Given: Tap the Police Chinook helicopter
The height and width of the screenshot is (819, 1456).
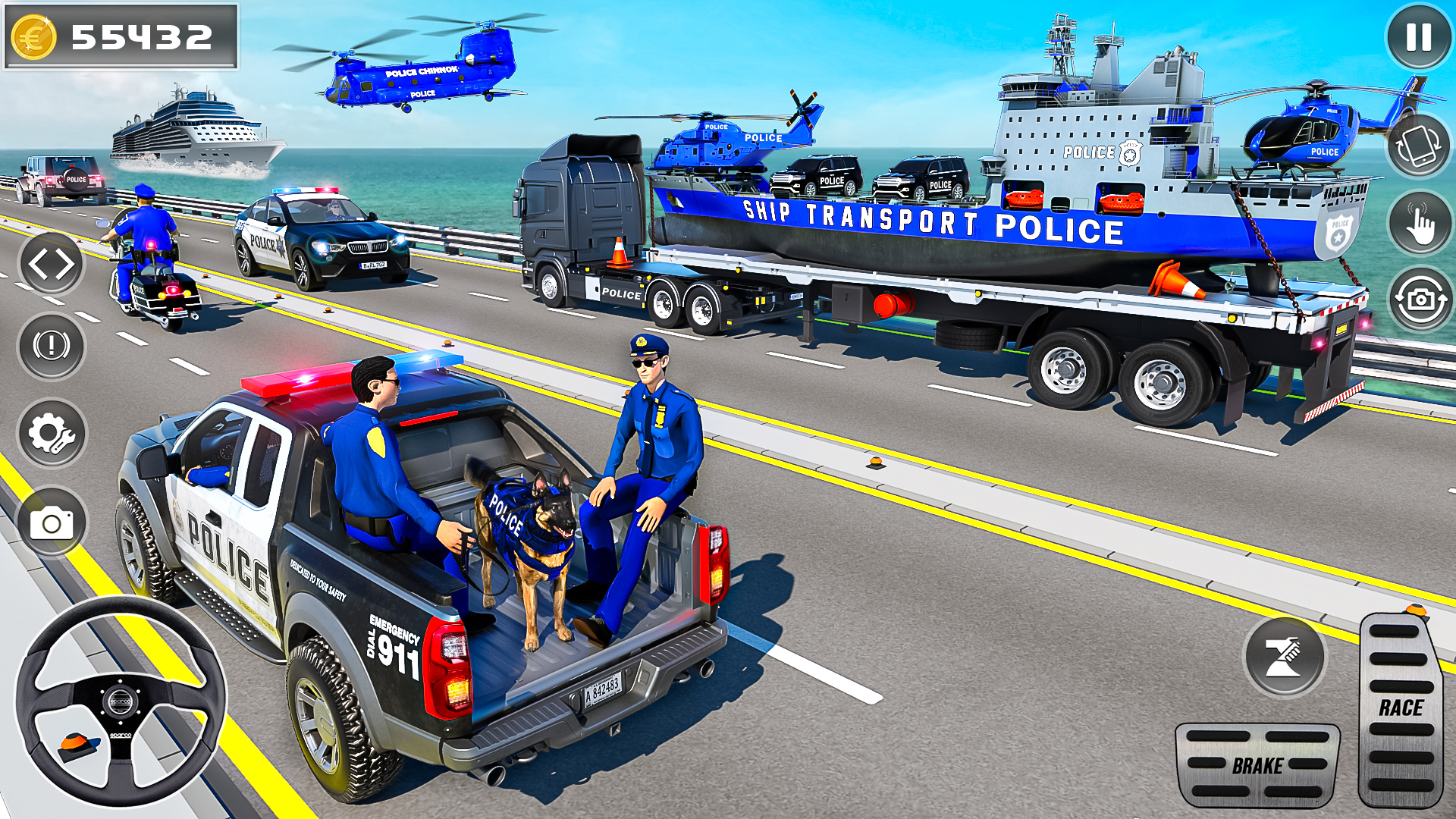Looking at the screenshot, I should [417, 76].
